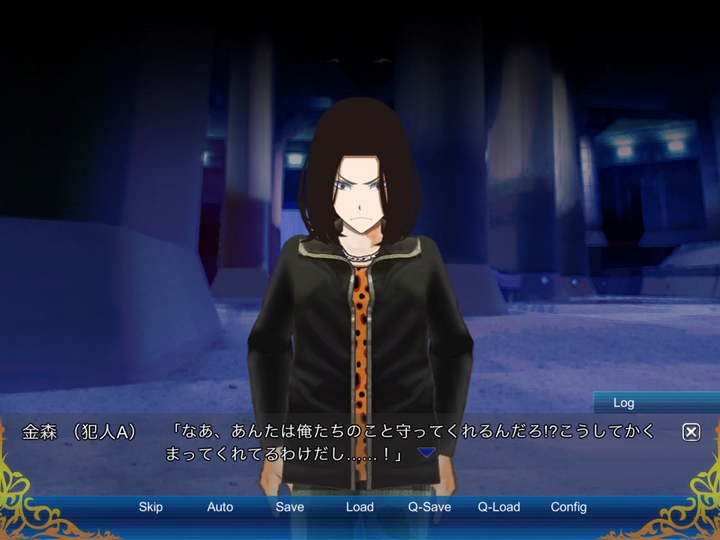Turn on Auto text advance
720x540 pixels.
220,507
